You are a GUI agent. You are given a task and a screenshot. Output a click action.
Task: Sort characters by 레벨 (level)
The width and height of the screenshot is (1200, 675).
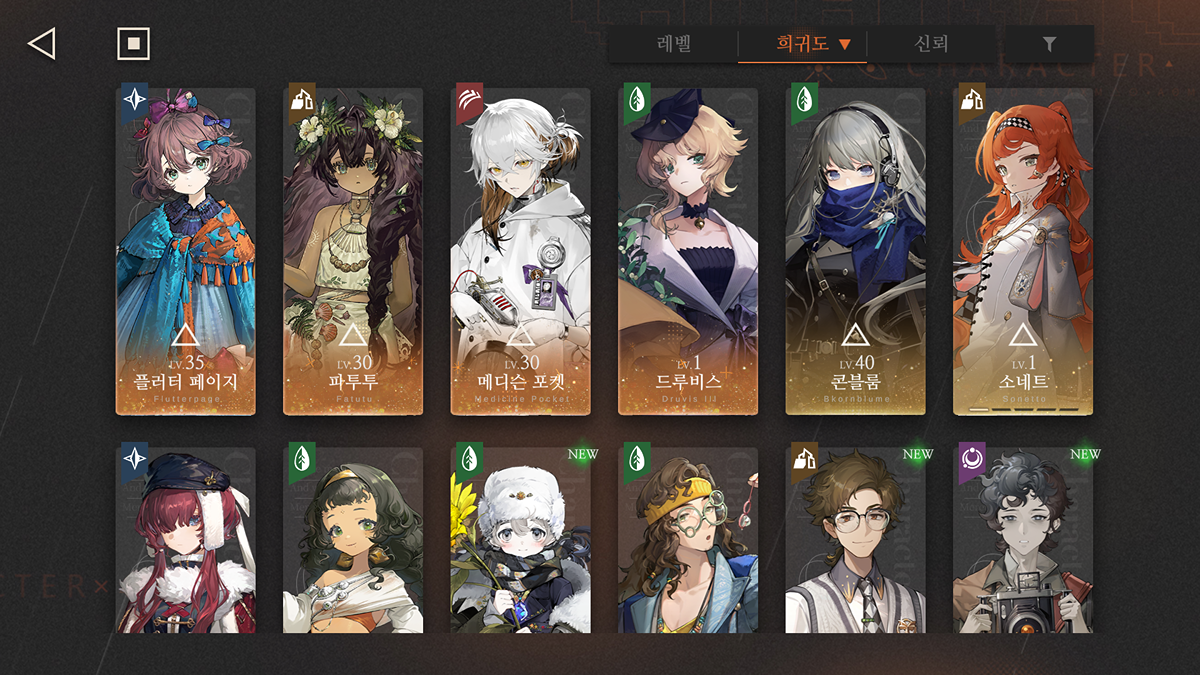(x=674, y=44)
